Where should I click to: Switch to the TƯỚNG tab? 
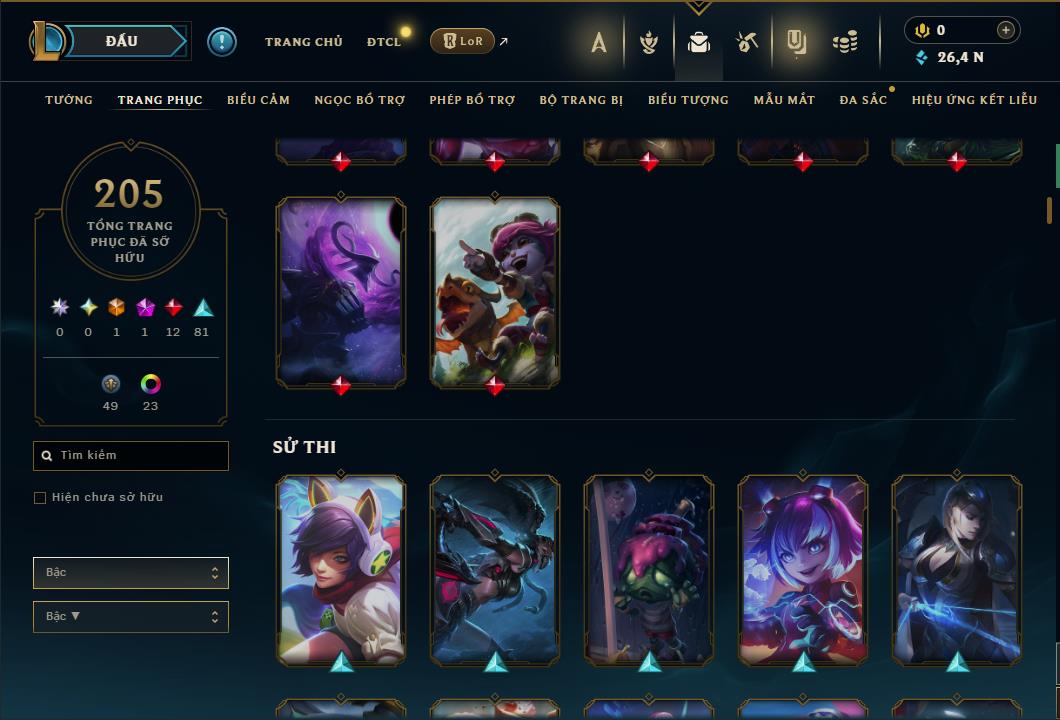69,100
